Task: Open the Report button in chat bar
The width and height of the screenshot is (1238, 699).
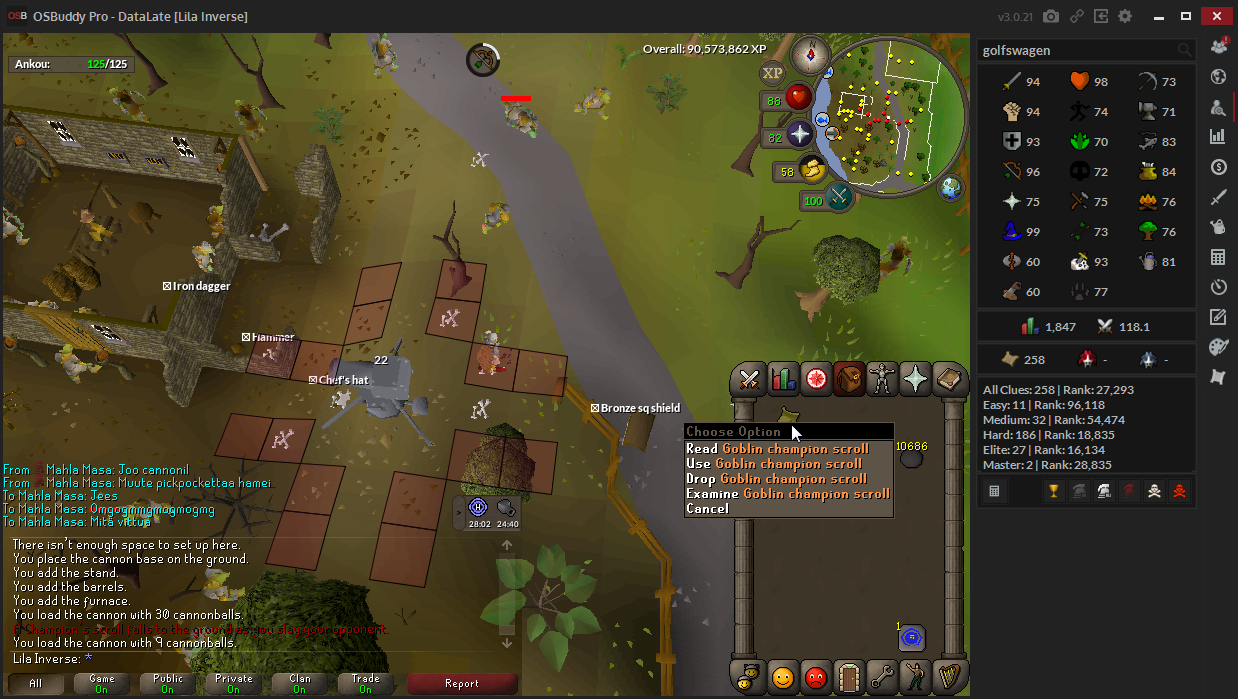Action: tap(461, 684)
